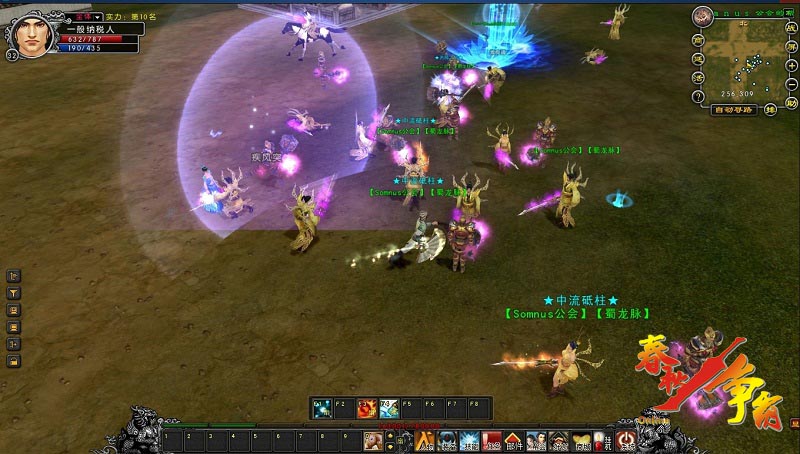Click the red power system button
The height and width of the screenshot is (454, 800).
coord(626,440)
